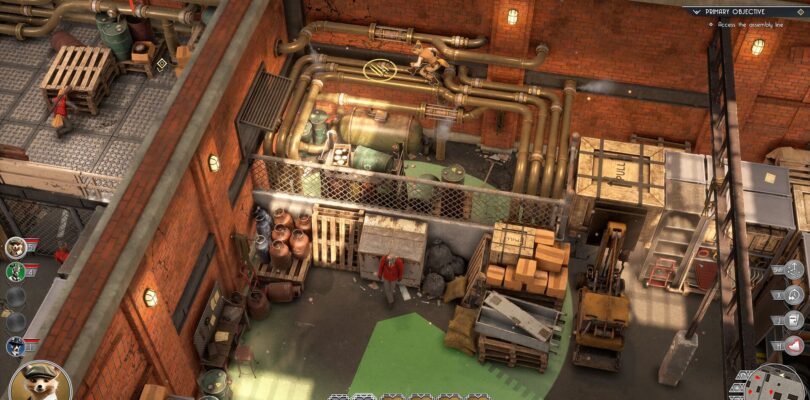Select the green-background squad member portrait
Viewport: 810px width, 400px height.
[x=15, y=271]
